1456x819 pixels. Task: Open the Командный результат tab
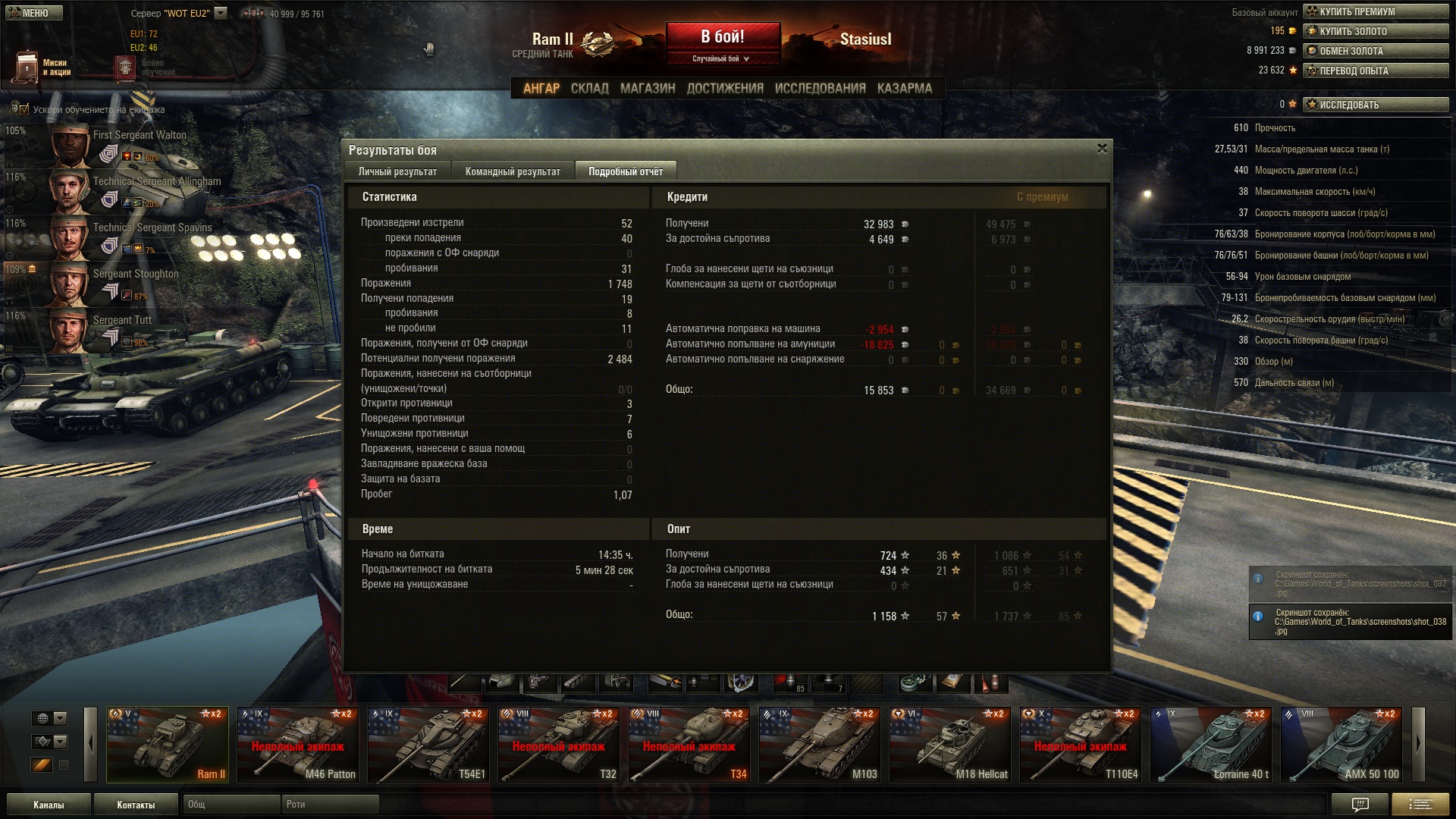tap(513, 171)
